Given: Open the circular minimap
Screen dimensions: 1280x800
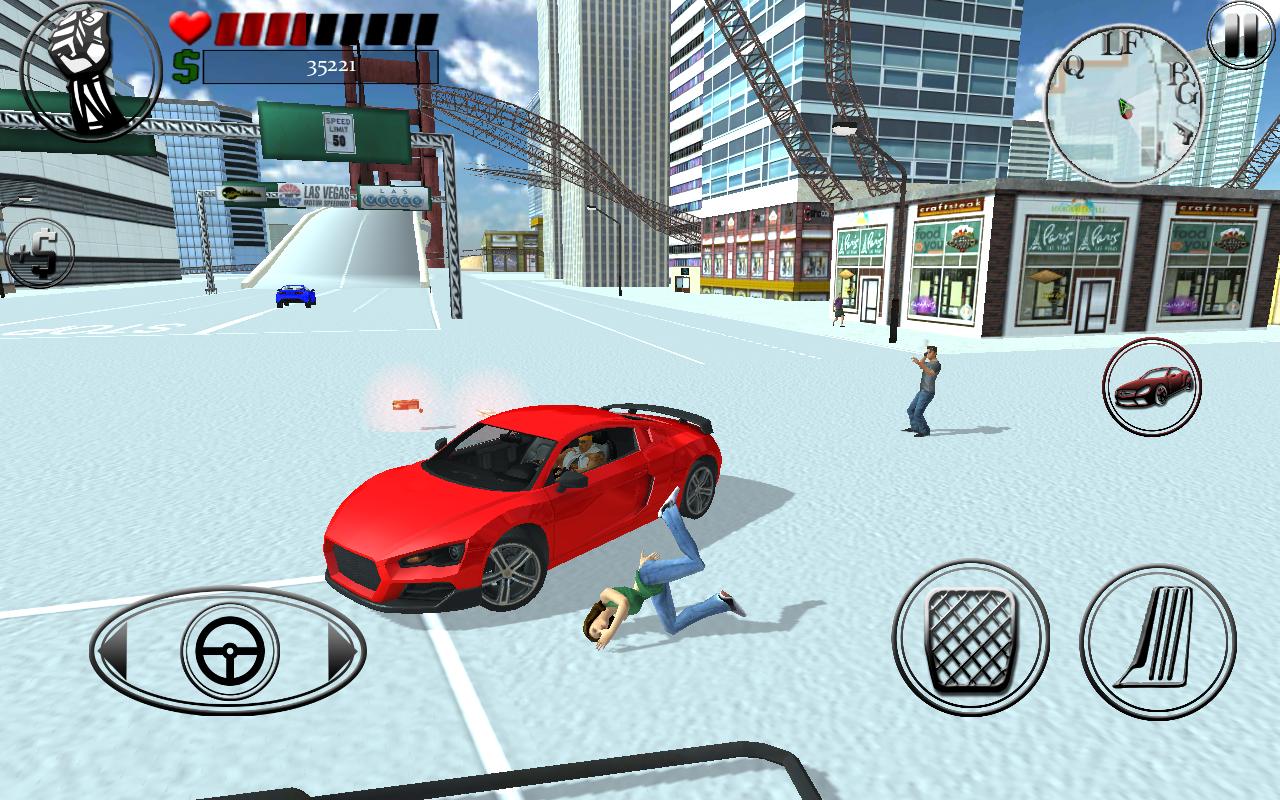Looking at the screenshot, I should tap(1125, 104).
